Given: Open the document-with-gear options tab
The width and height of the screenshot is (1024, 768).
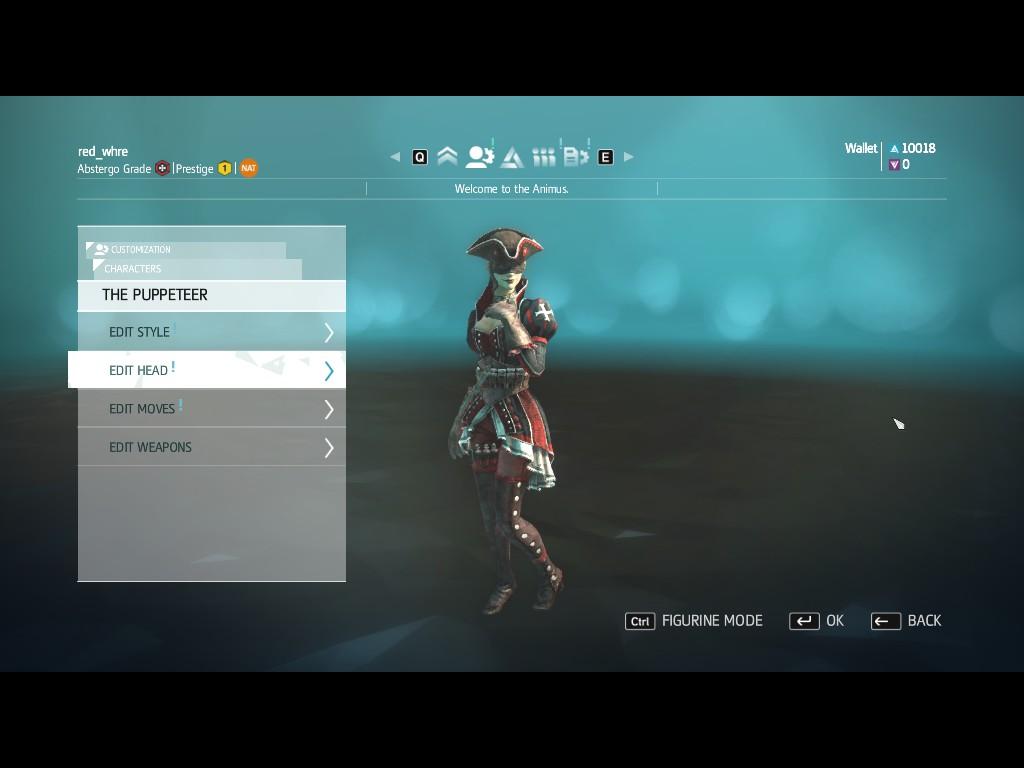Looking at the screenshot, I should [x=575, y=157].
